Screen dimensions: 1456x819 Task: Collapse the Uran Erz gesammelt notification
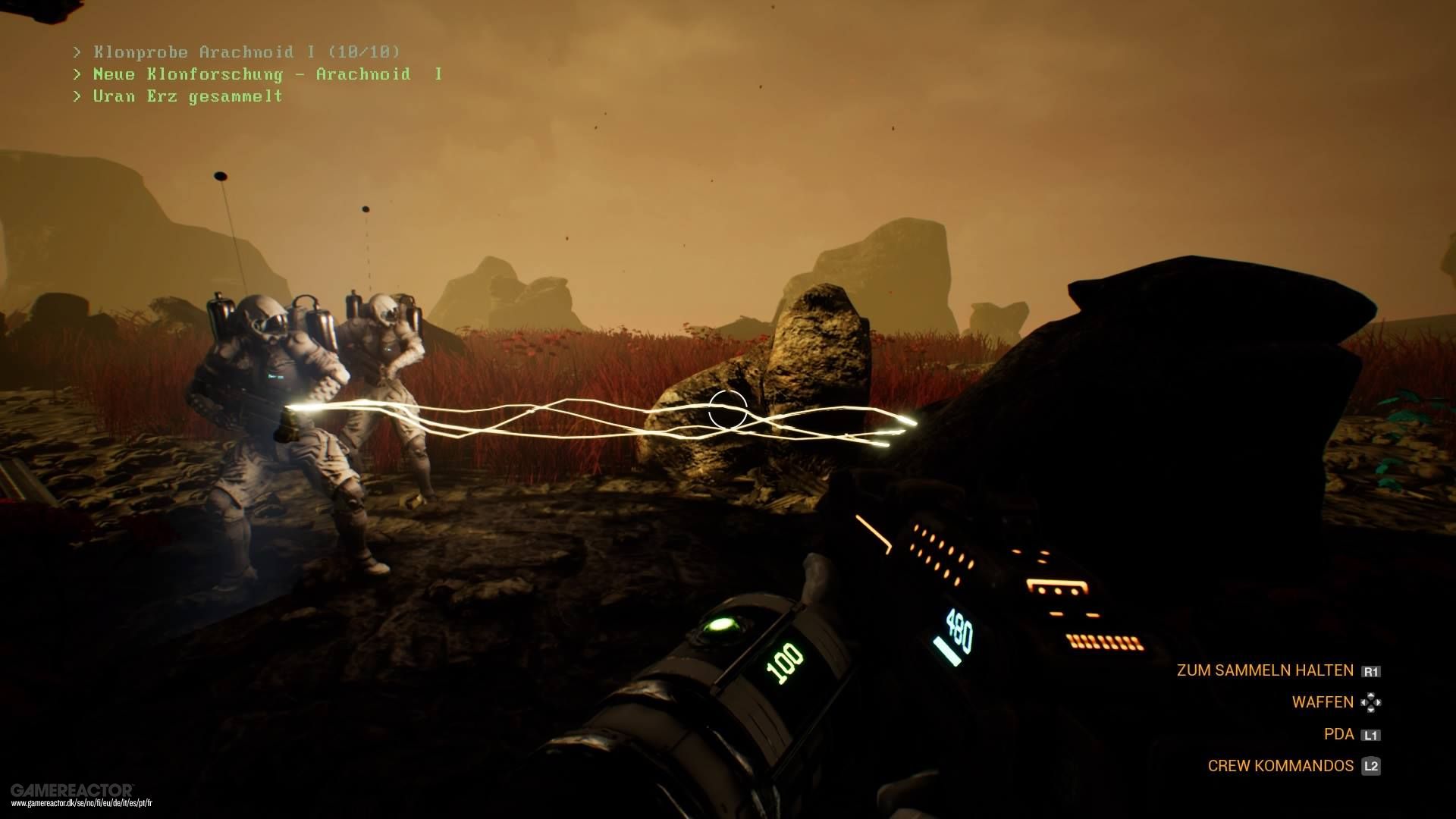(176, 96)
